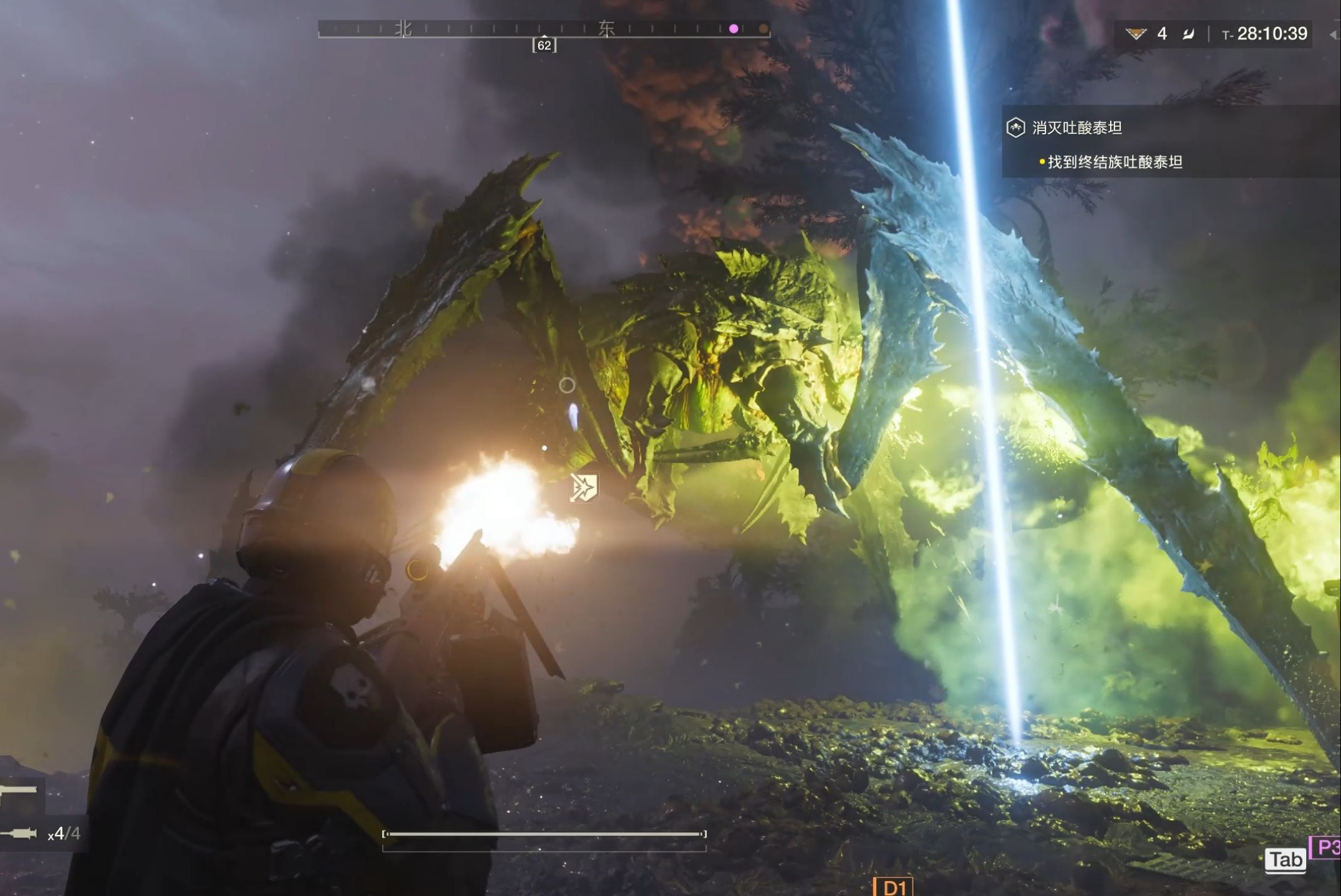This screenshot has width=1341, height=896.
Task: Click the orange D1 marker tag
Action: click(893, 887)
